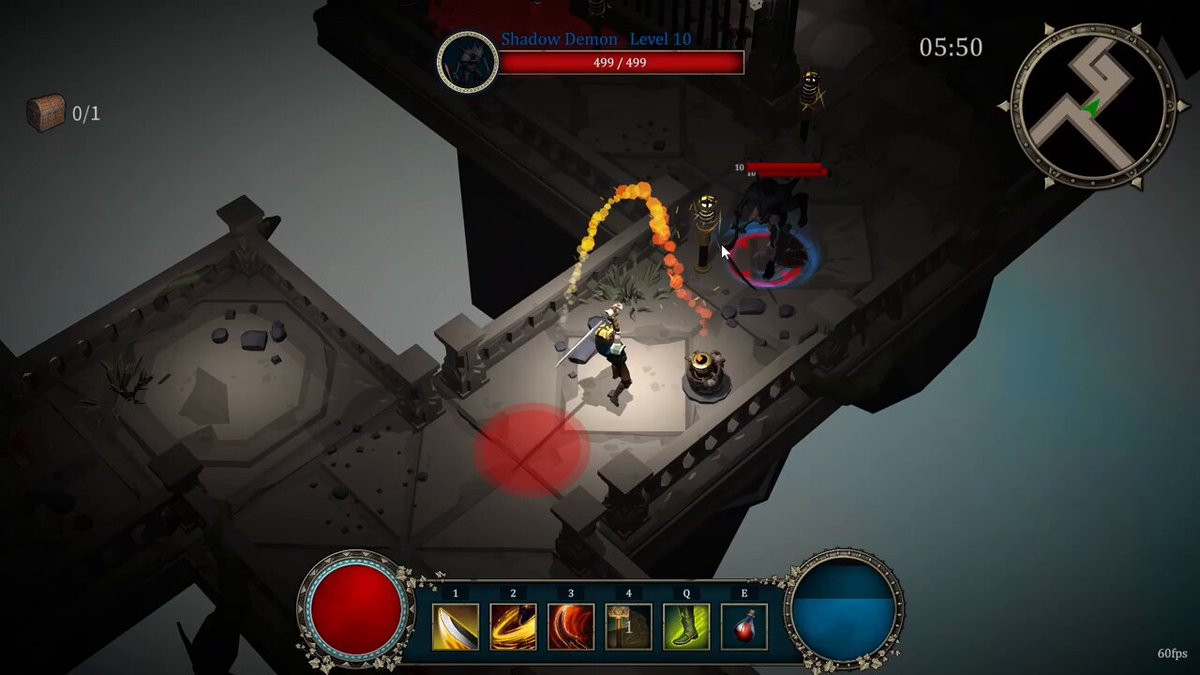Viewport: 1200px width, 675px height.
Task: Select the Shadow Demon target portrait
Action: pyautogui.click(x=468, y=62)
